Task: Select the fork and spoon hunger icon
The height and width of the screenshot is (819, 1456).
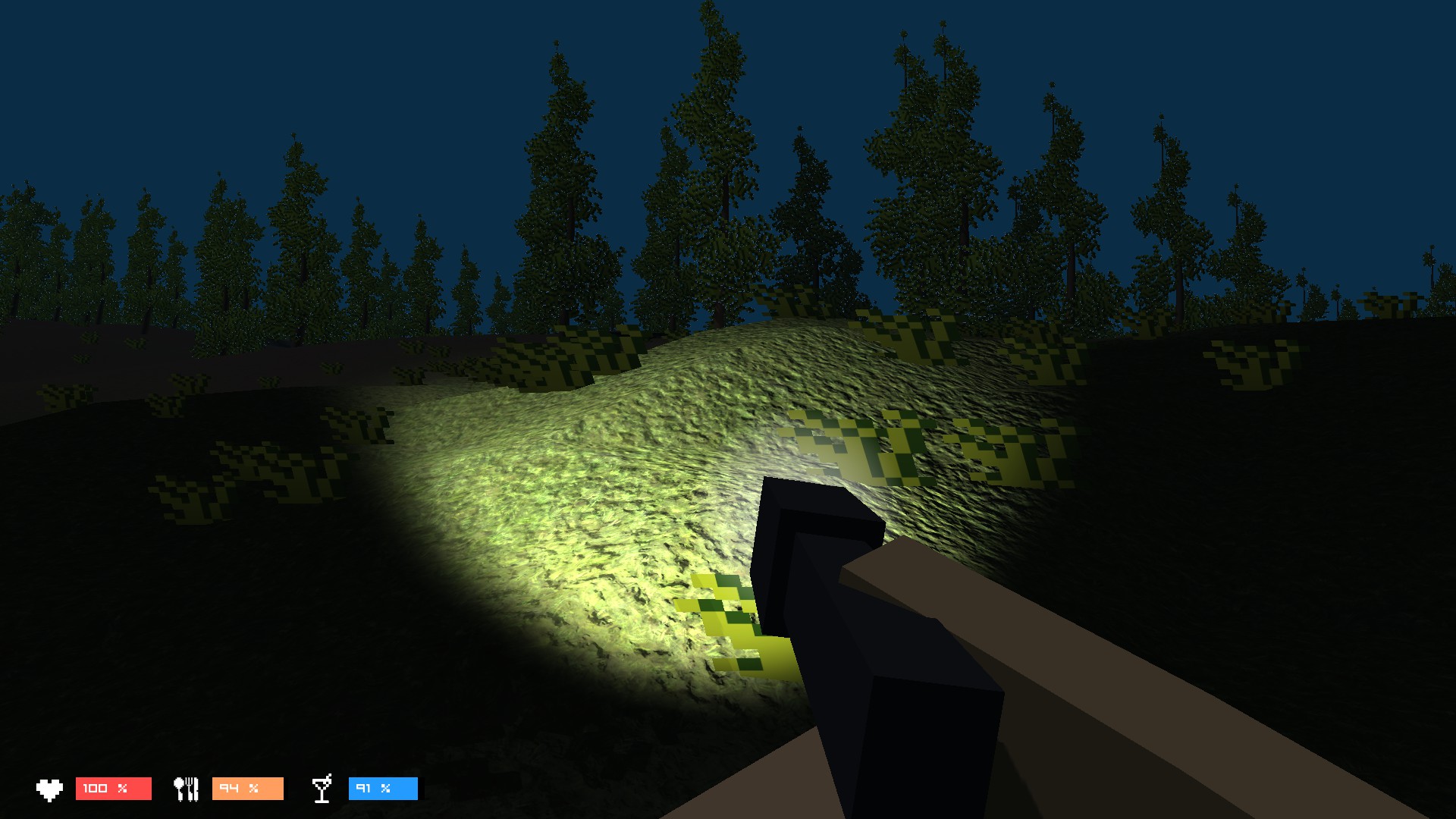Action: pos(187,789)
